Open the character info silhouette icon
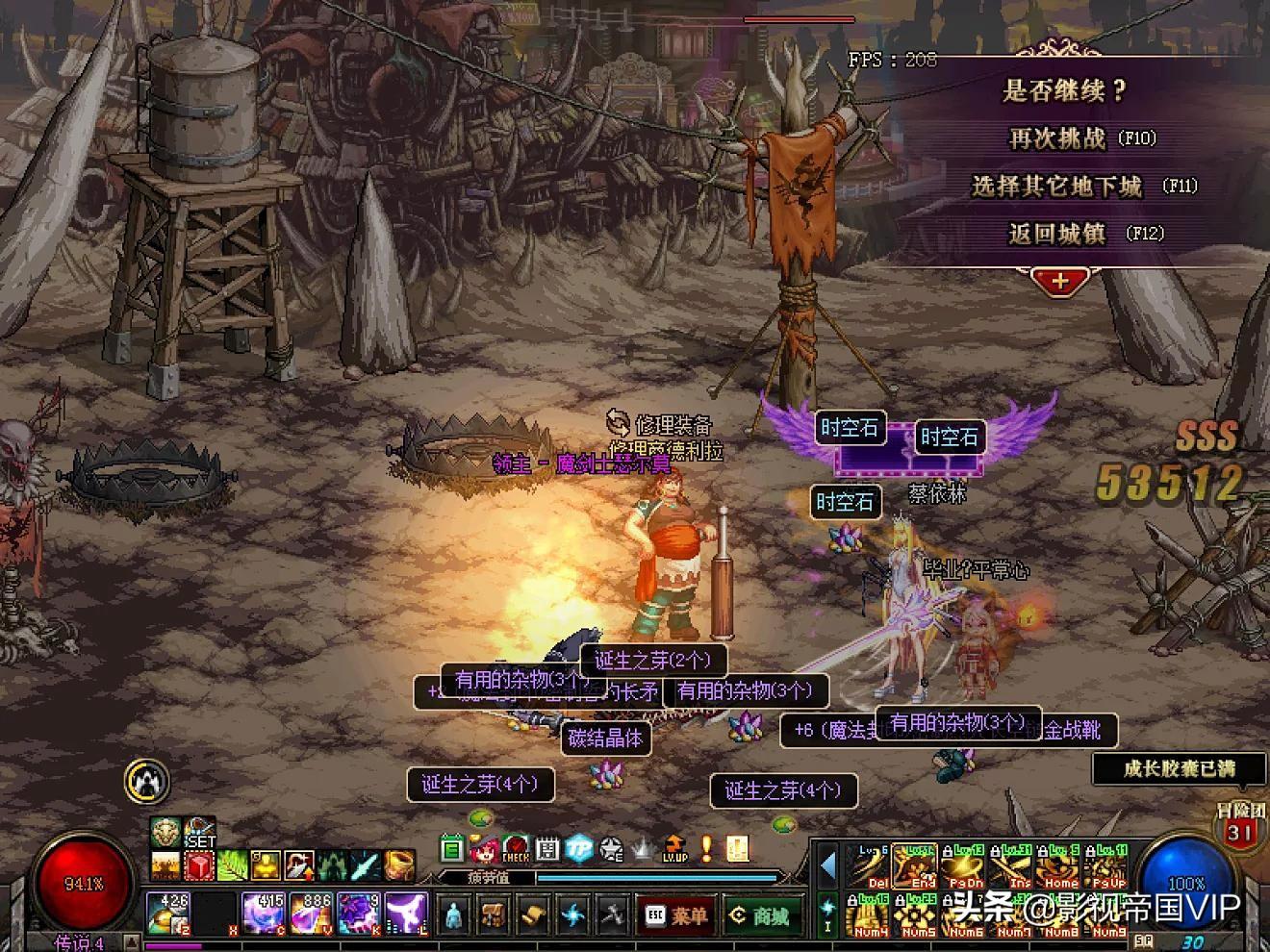 coord(454,916)
